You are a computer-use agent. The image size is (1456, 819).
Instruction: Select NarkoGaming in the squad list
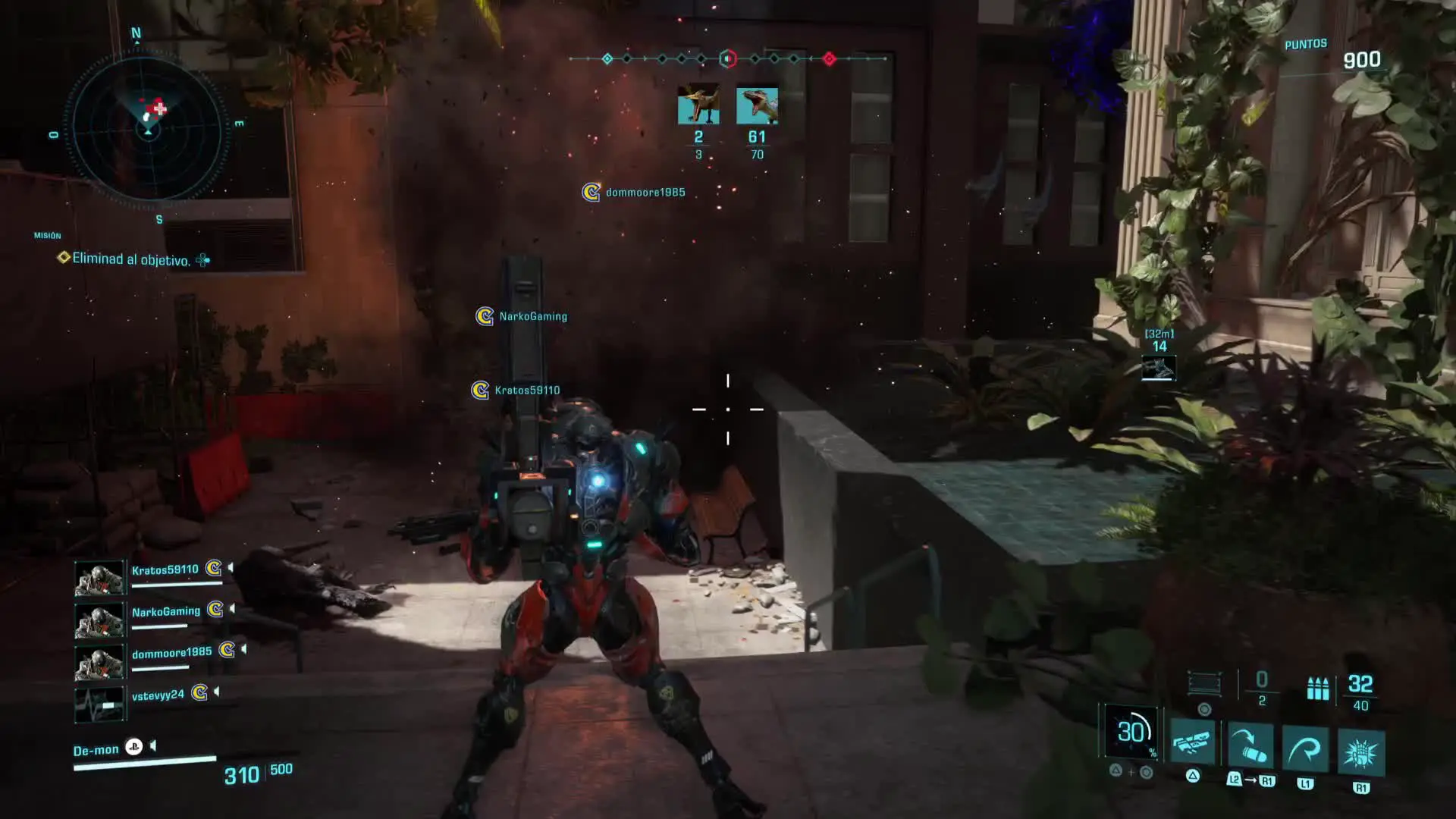pos(165,612)
